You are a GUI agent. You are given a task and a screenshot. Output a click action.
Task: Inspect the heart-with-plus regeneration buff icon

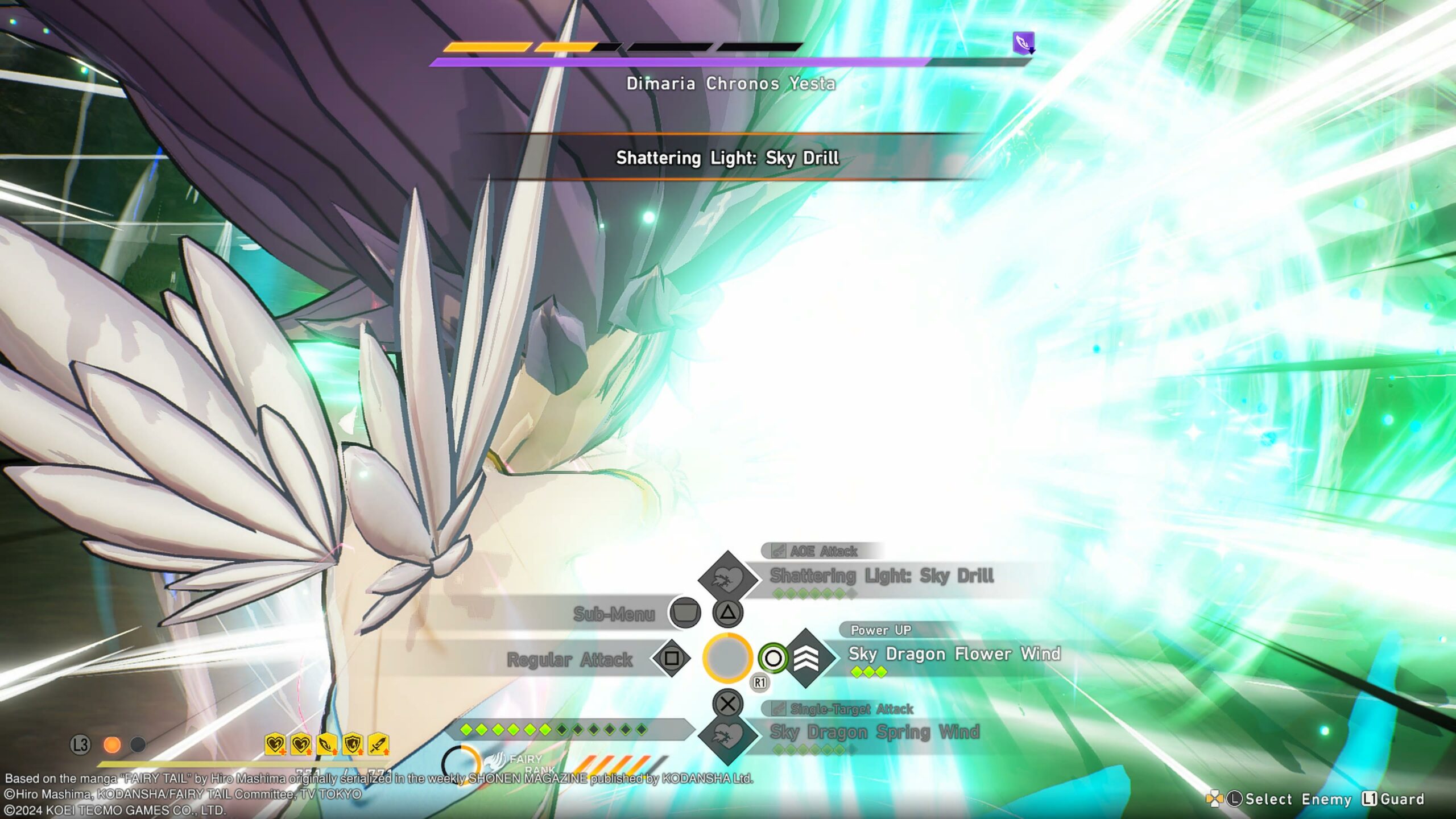[x=275, y=744]
